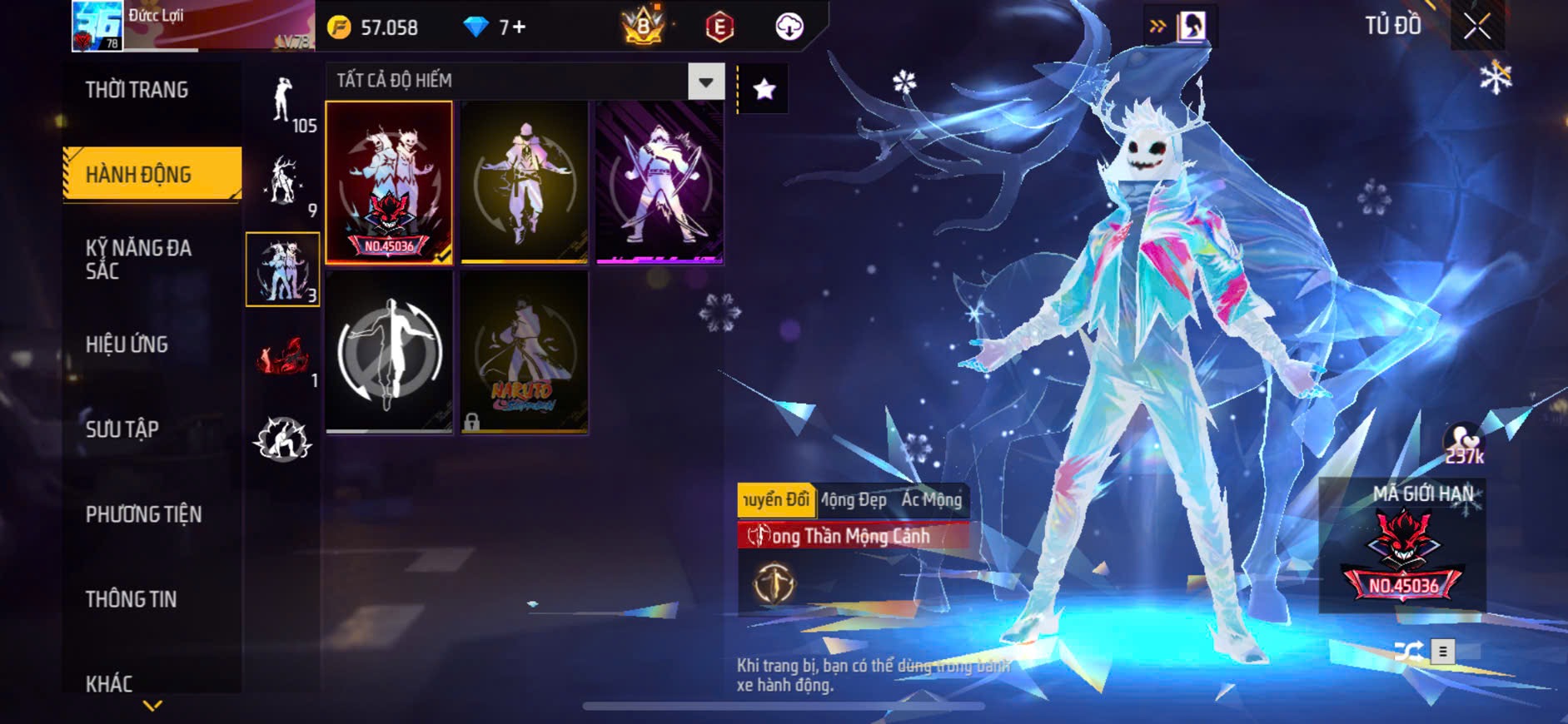Open Kỹ Năng Đa Sắc section
This screenshot has width=1568, height=724.
[x=138, y=259]
